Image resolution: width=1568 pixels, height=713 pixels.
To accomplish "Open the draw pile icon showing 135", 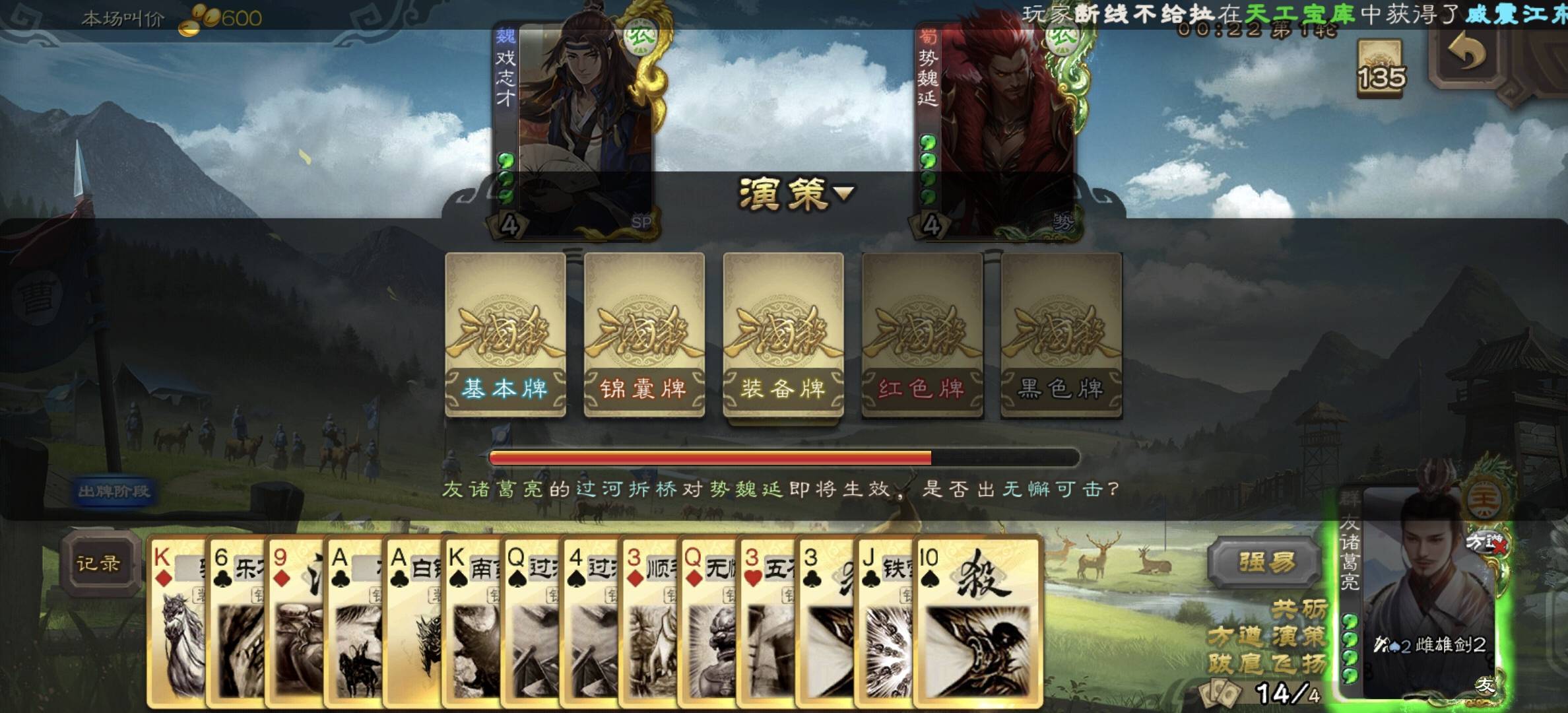I will [x=1380, y=69].
